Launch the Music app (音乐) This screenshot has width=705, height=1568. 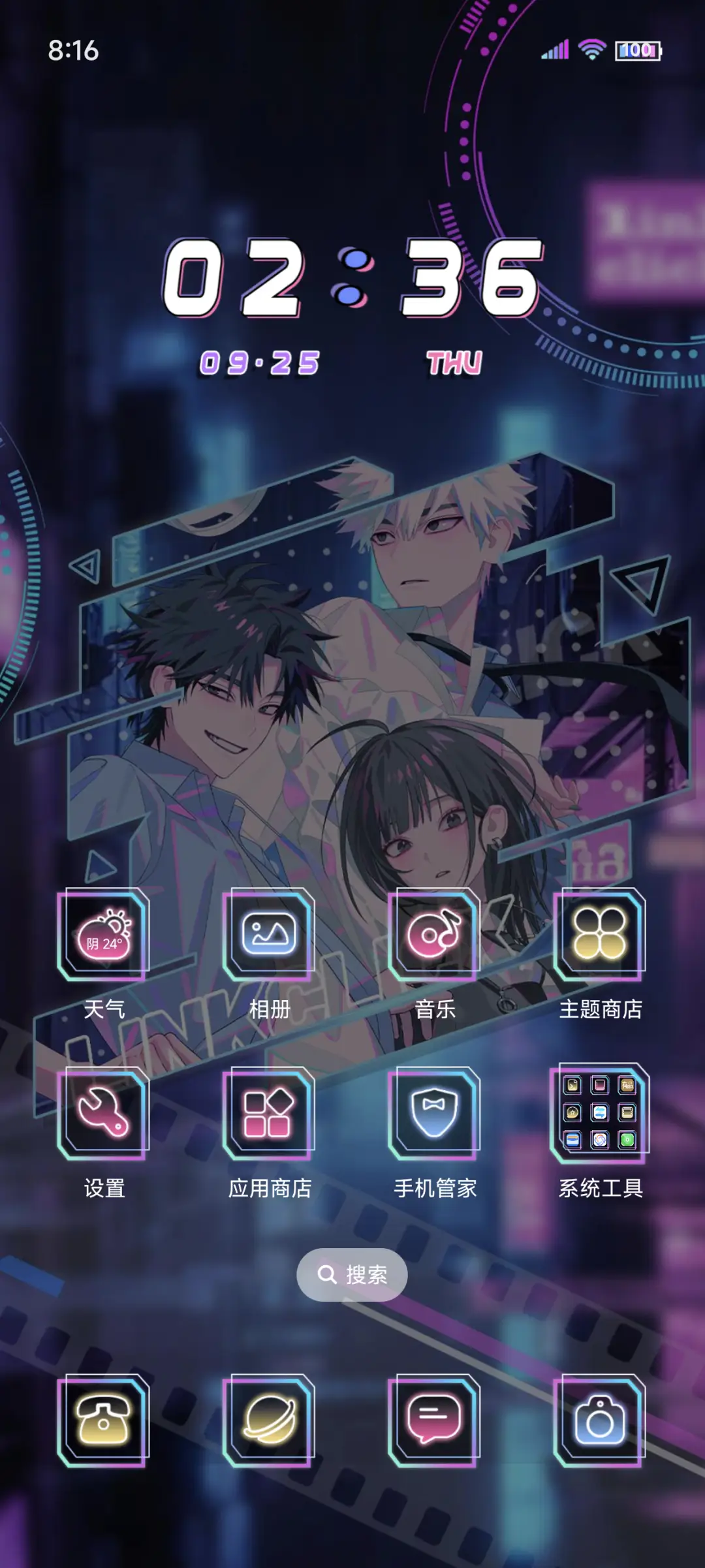[x=435, y=935]
